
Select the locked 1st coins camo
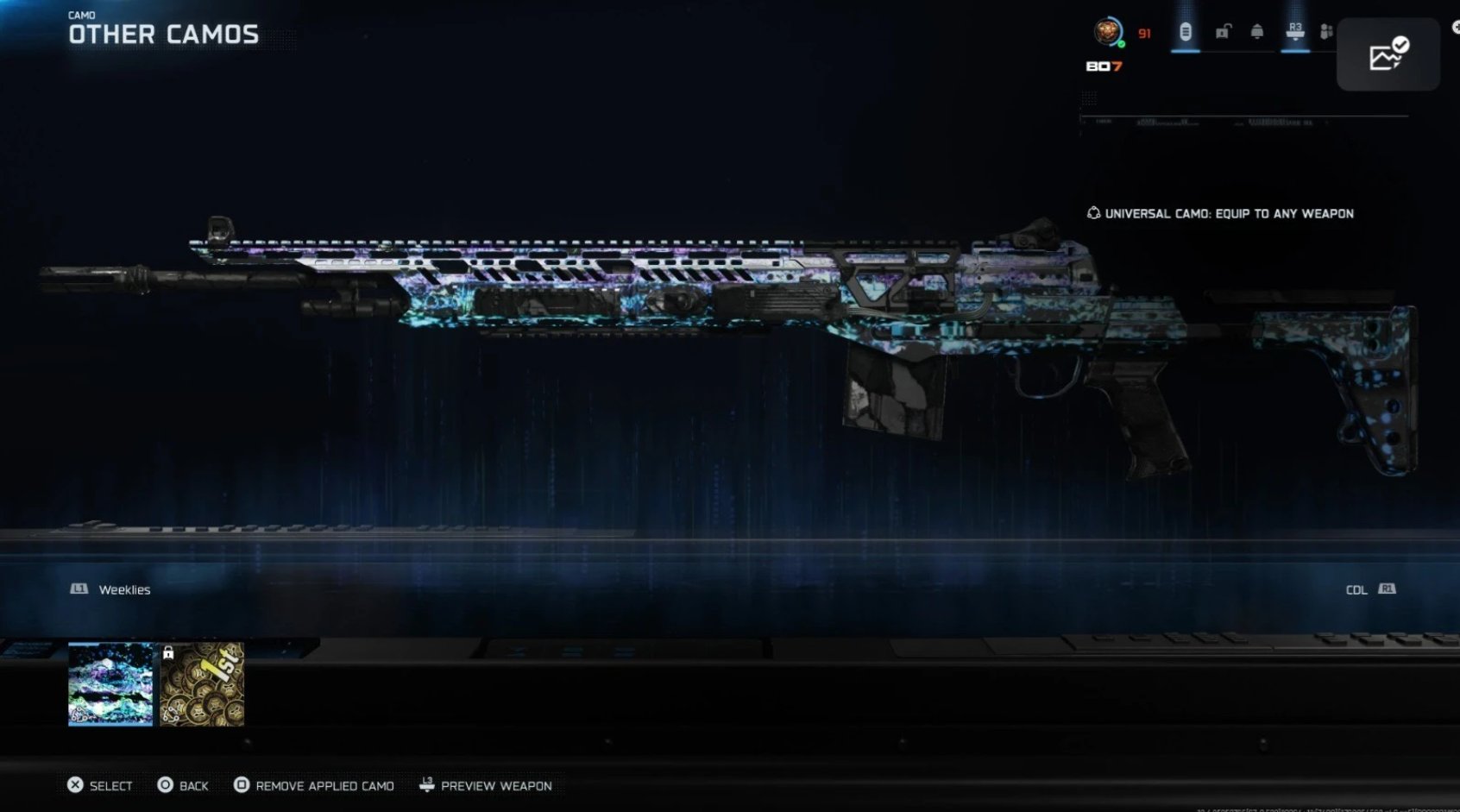[x=203, y=684]
